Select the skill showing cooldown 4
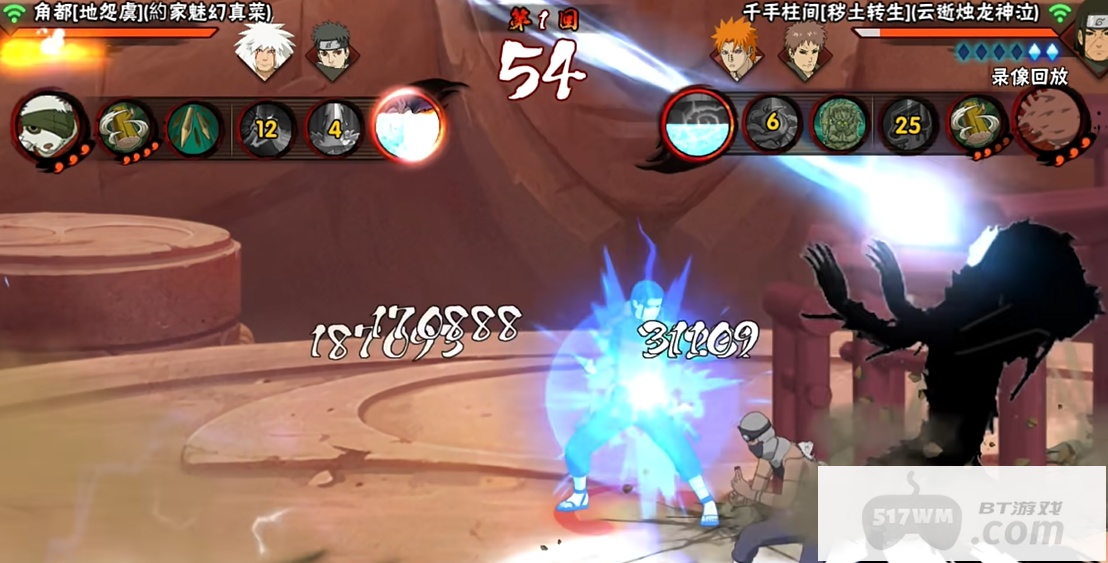Image resolution: width=1108 pixels, height=563 pixels. click(335, 128)
